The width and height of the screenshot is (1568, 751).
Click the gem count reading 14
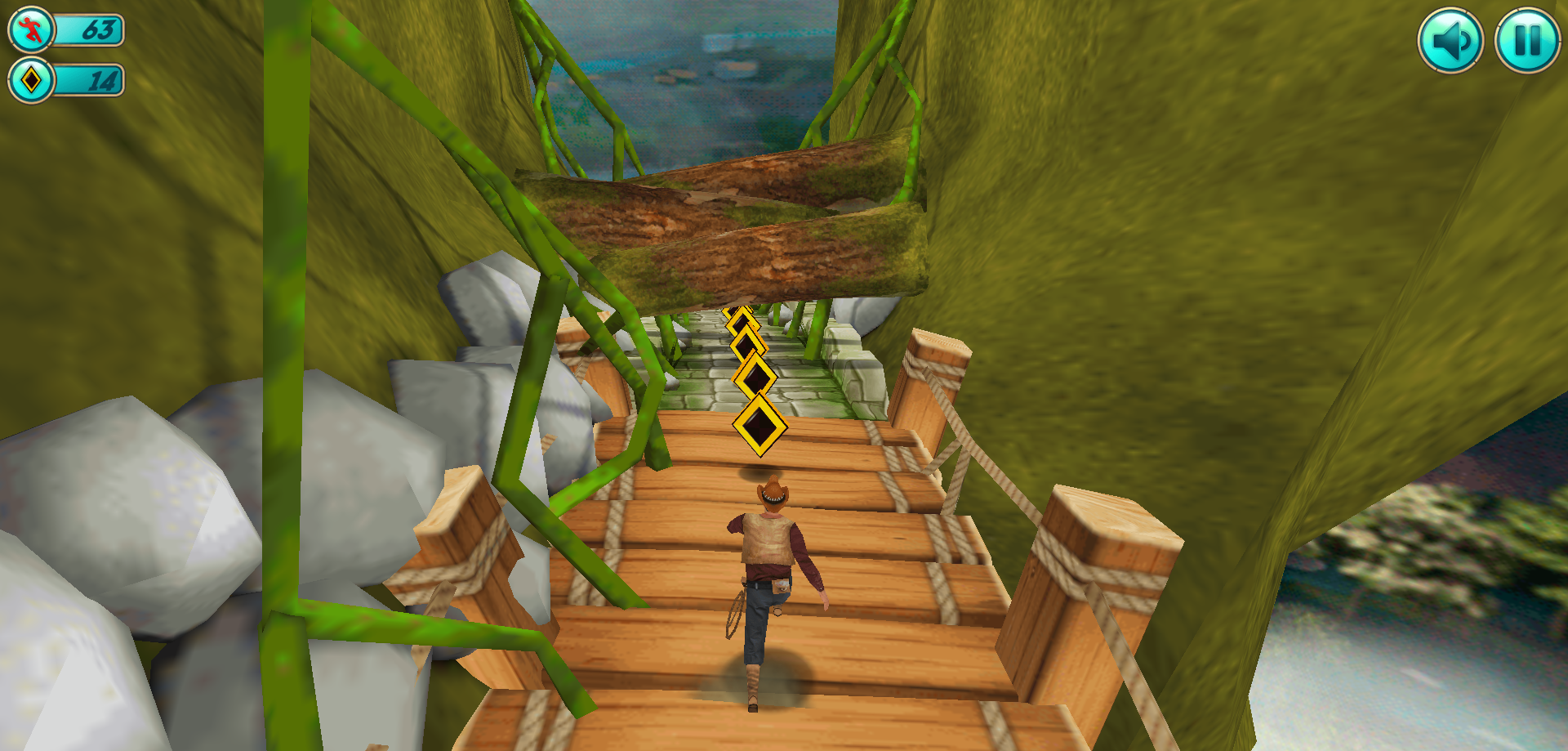tap(103, 81)
